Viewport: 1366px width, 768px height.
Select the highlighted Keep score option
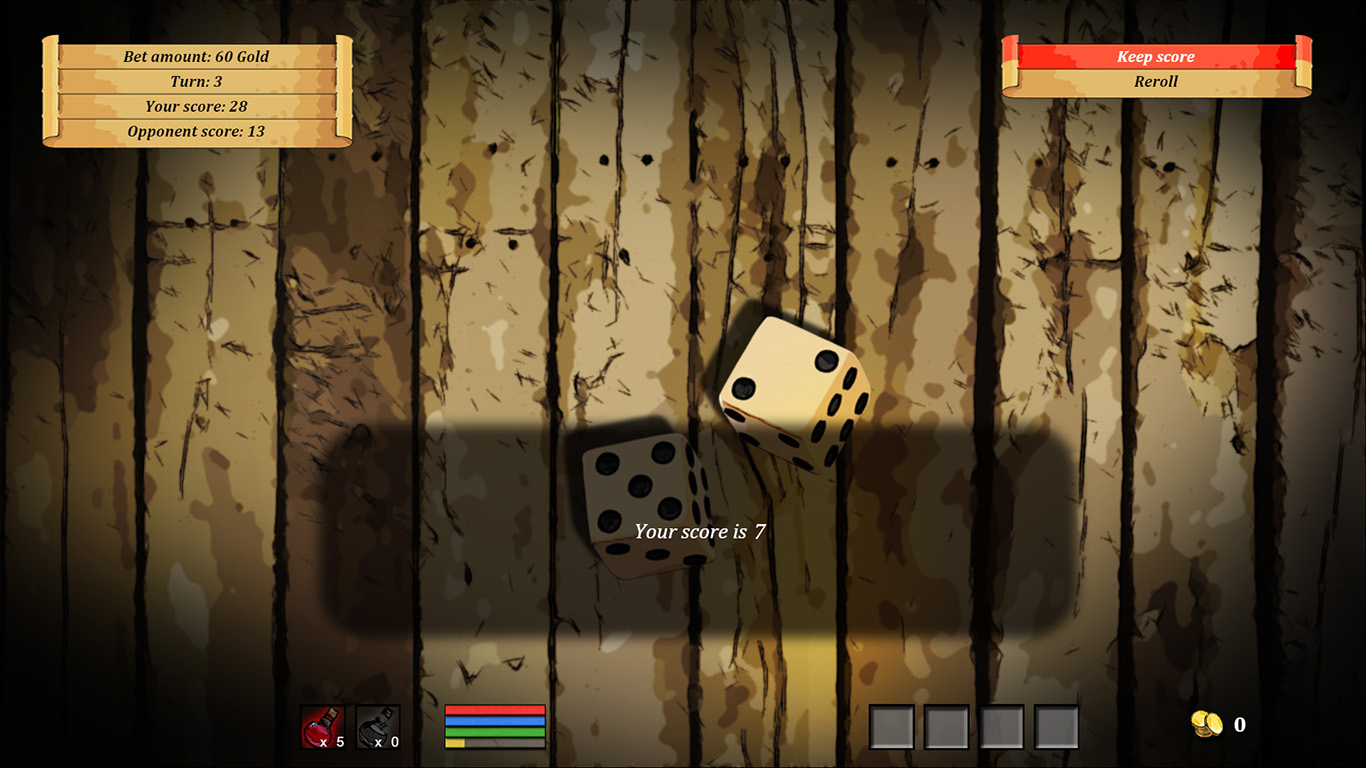click(1155, 56)
